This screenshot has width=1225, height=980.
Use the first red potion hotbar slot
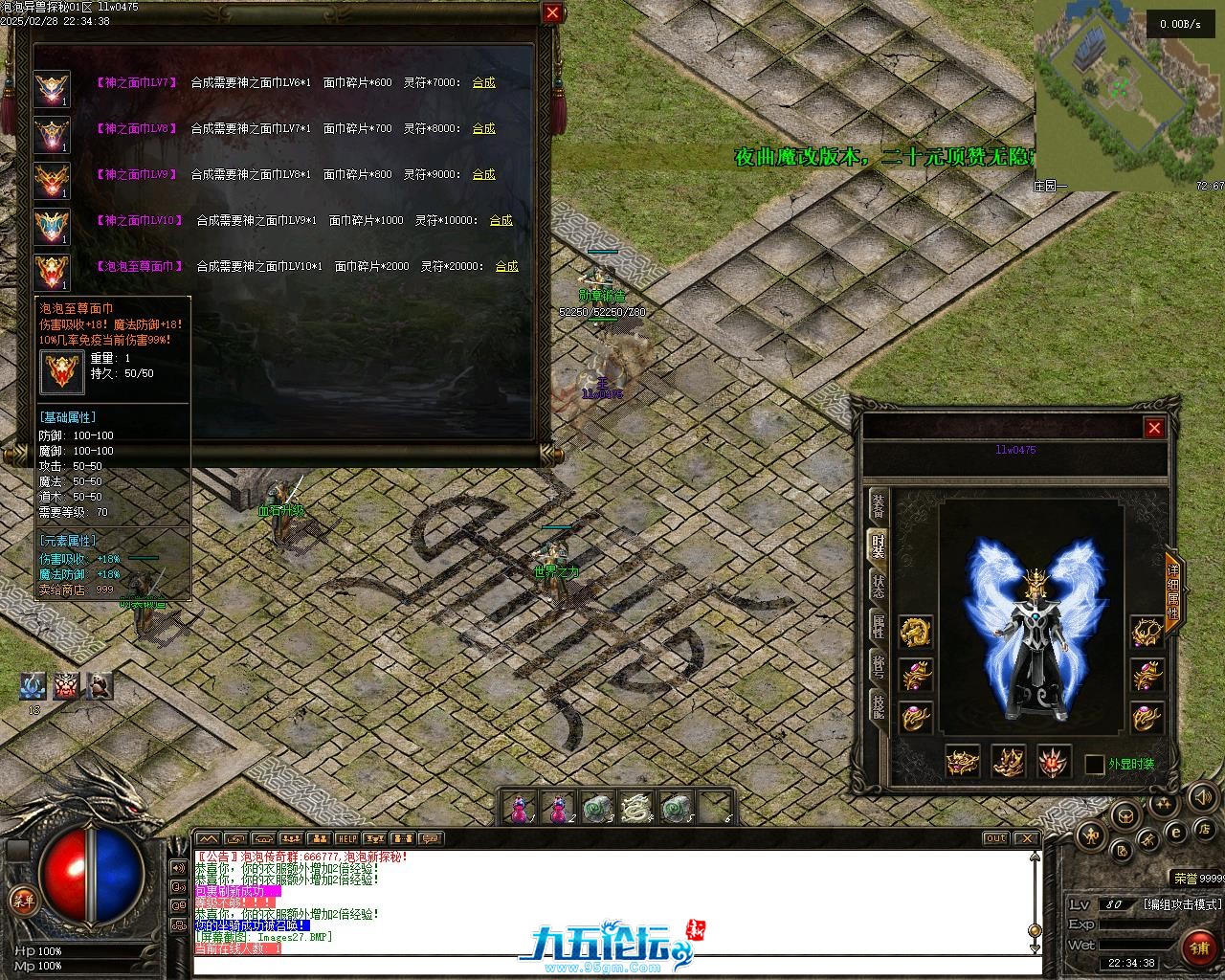point(520,809)
